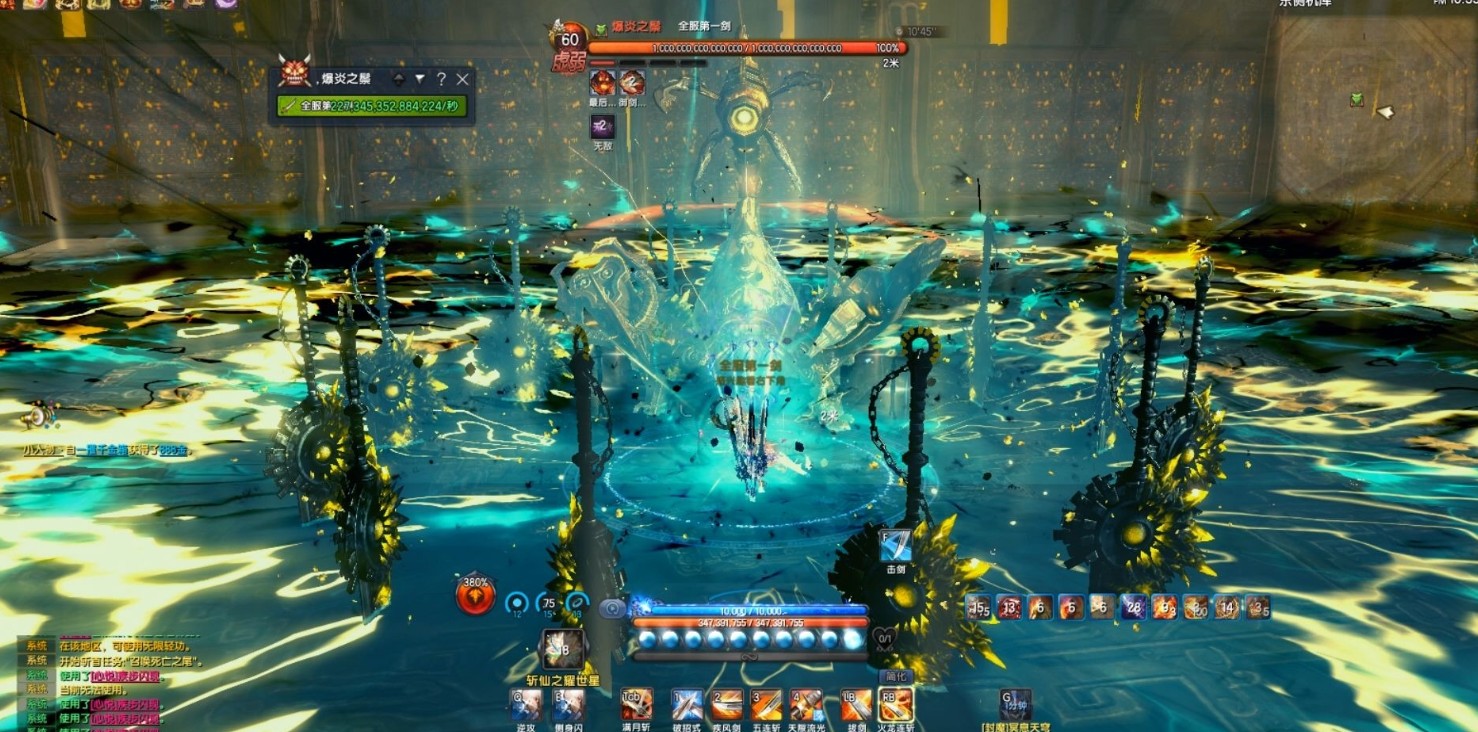Cast the 五连斩 skill
Screen dimensions: 1478x732
pos(767,704)
